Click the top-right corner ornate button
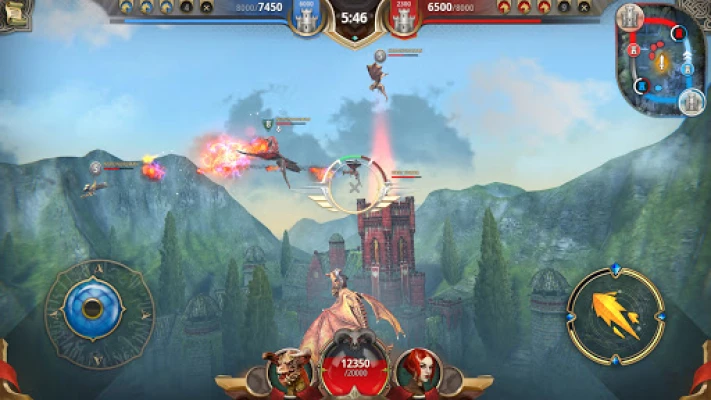Screen dimensions: 711x400 pos(698,10)
